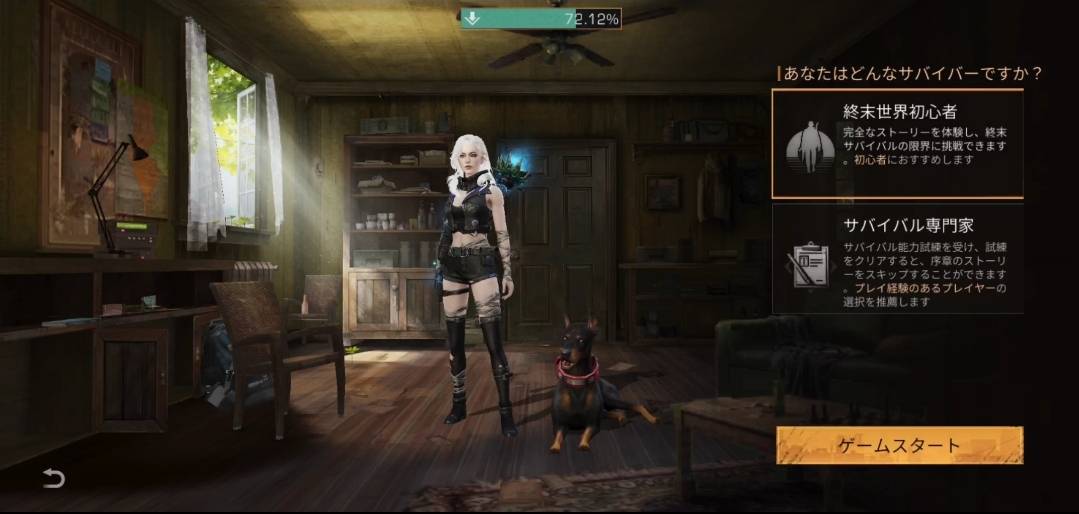Select the 終末世界初心者 survivor option

pyautogui.click(x=897, y=143)
